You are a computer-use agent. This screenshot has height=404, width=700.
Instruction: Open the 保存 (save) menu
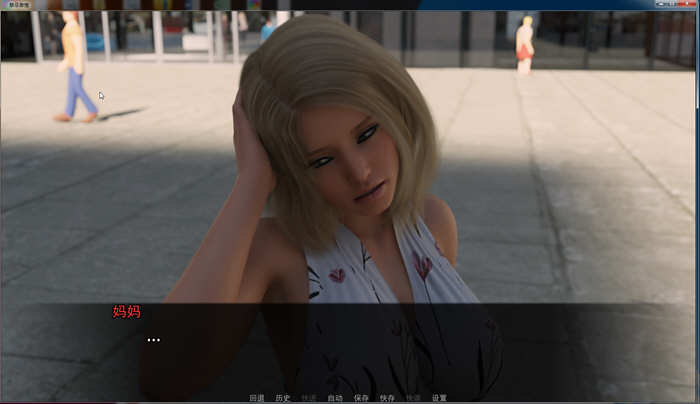pos(361,398)
